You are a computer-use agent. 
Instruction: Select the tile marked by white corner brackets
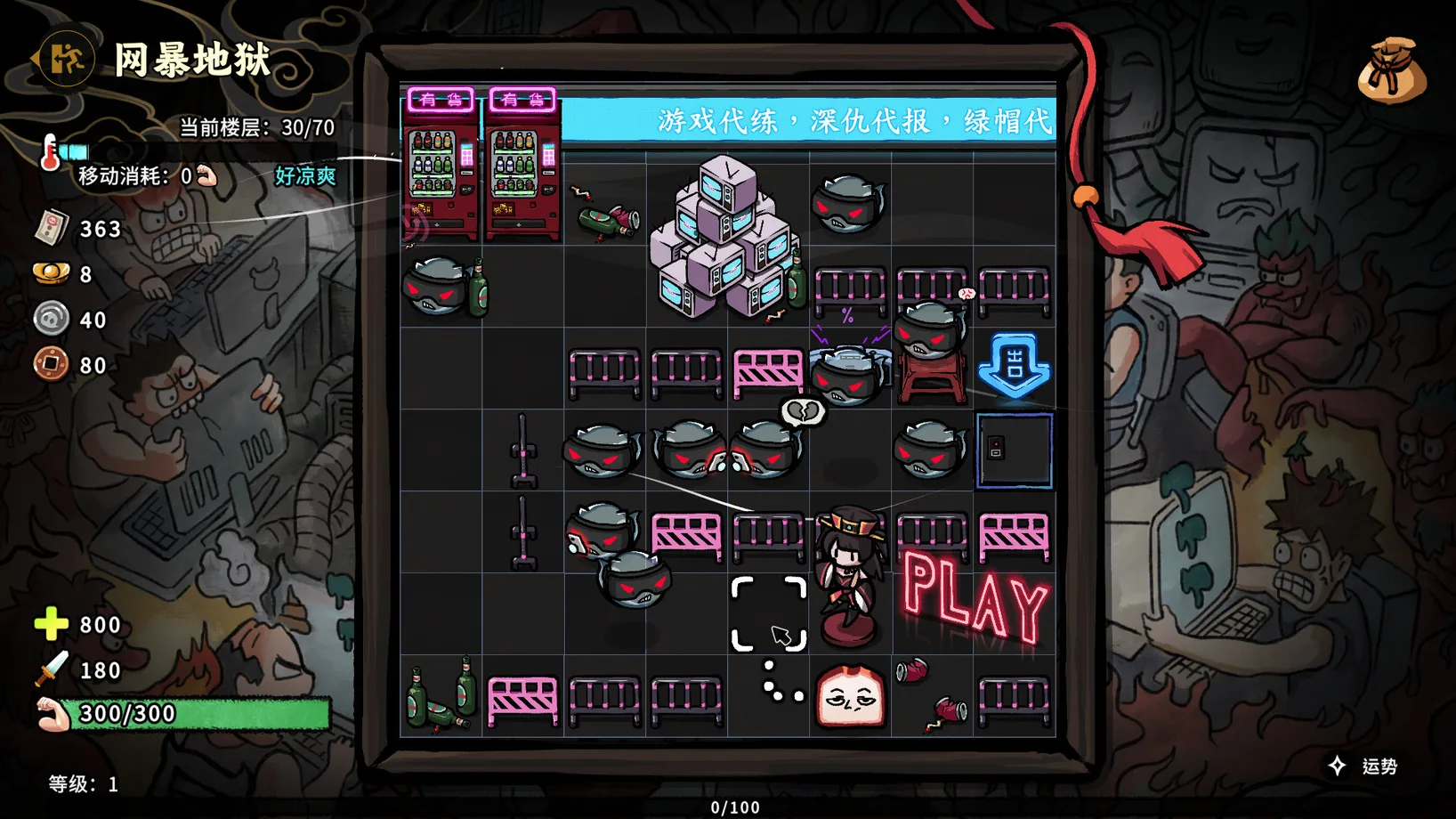tap(768, 613)
